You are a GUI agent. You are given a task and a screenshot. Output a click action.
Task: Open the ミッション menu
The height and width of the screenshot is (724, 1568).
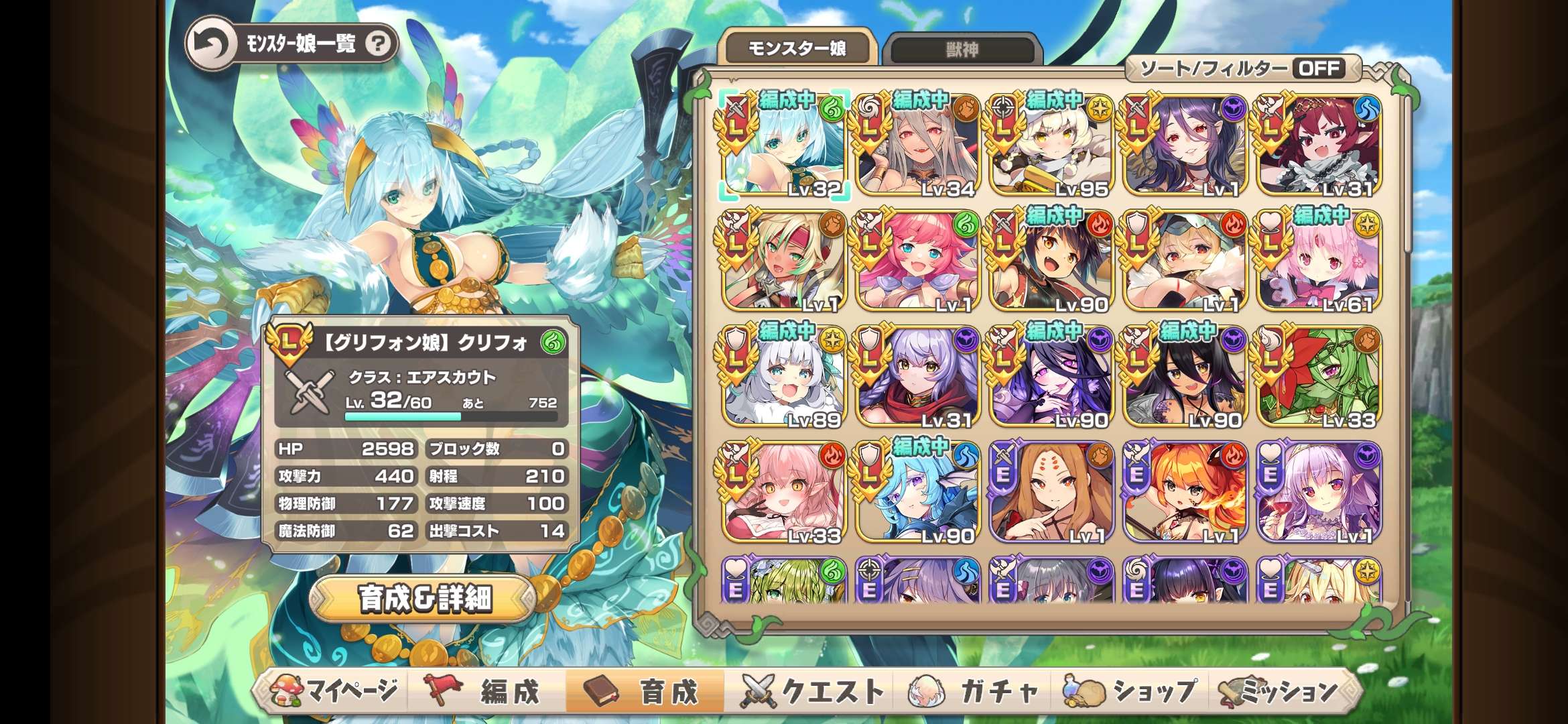[1281, 691]
